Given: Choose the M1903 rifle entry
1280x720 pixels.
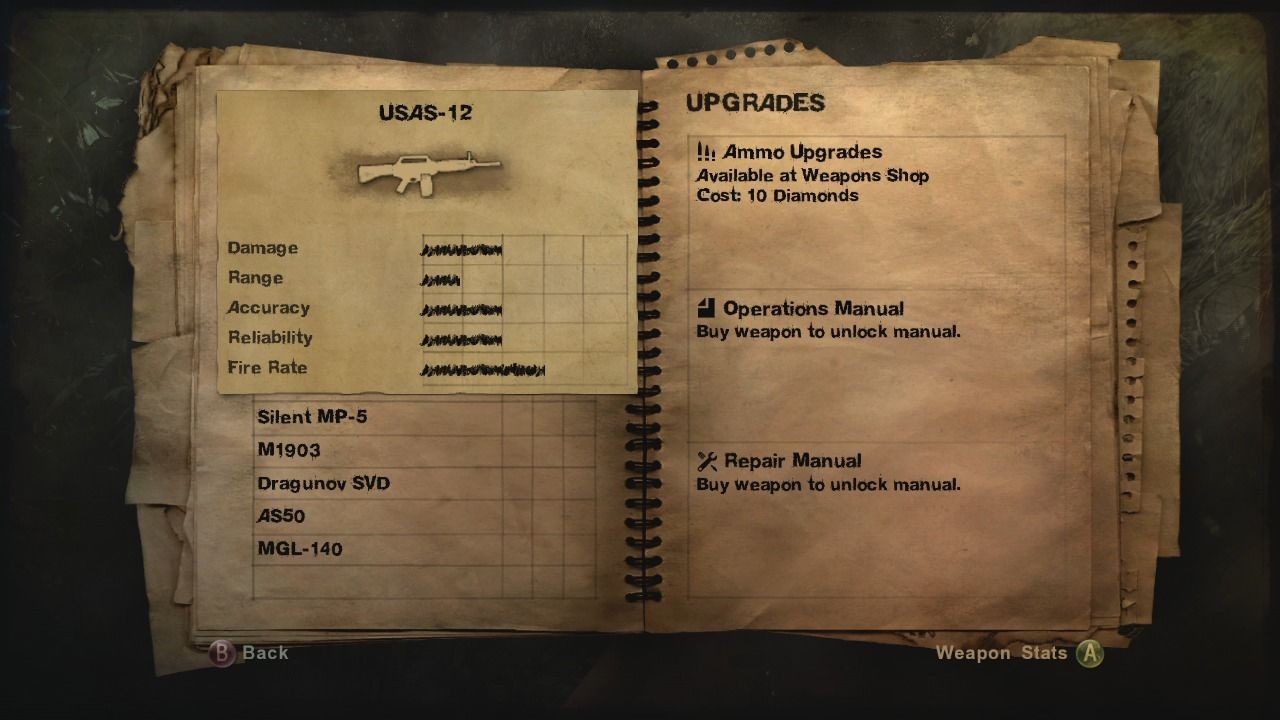Looking at the screenshot, I should [x=289, y=450].
